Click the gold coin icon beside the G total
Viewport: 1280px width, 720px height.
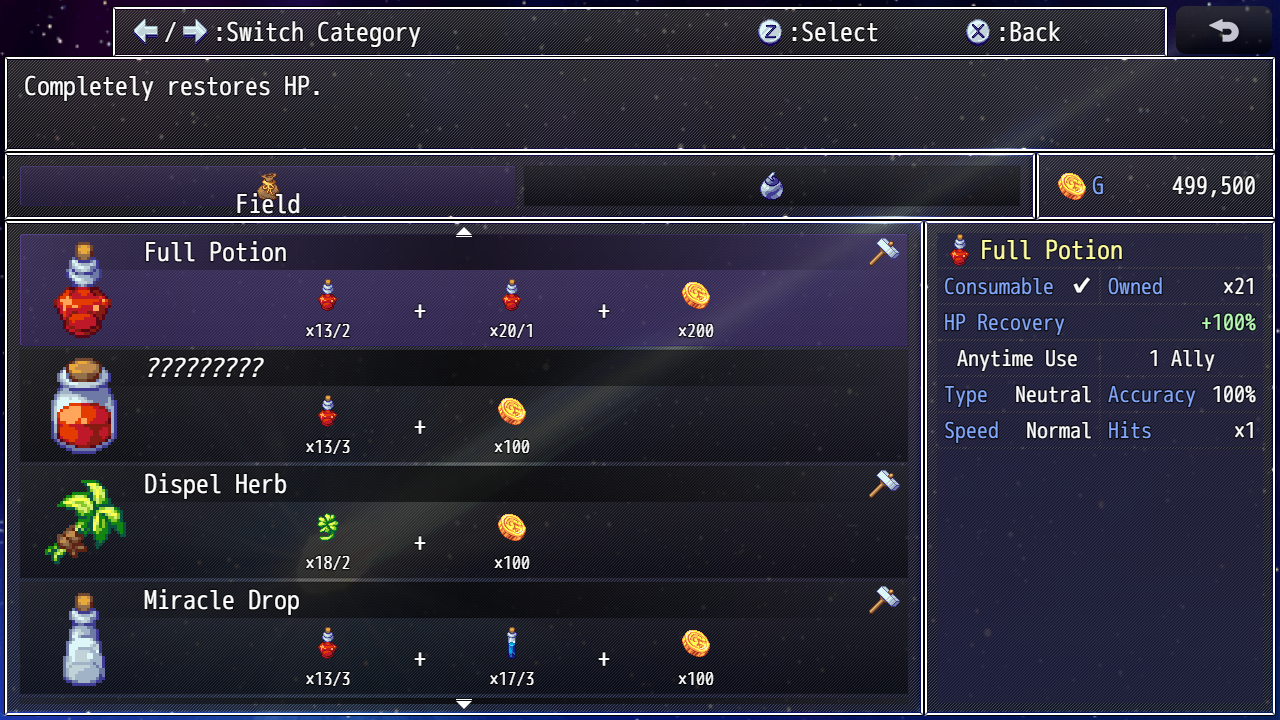click(1073, 185)
